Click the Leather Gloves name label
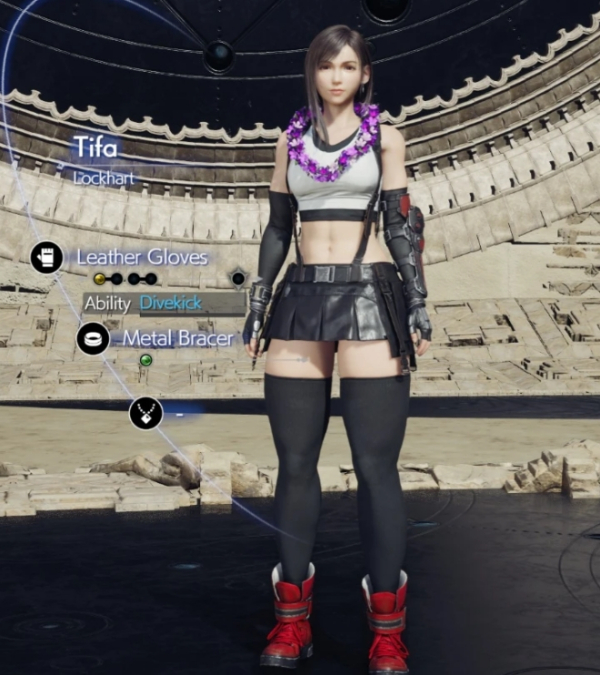 click(142, 257)
